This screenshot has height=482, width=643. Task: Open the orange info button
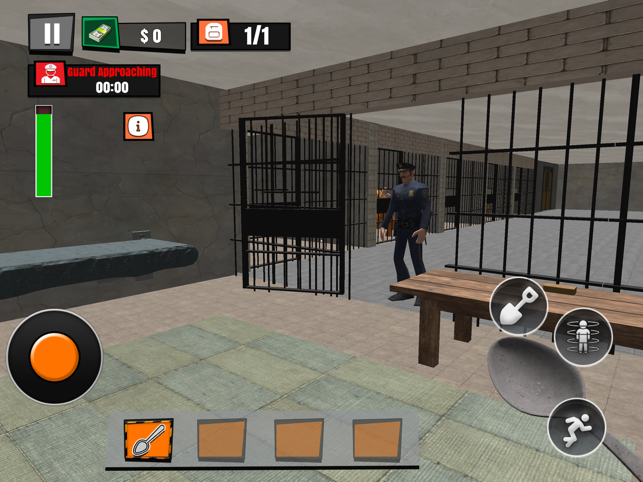pyautogui.click(x=139, y=127)
